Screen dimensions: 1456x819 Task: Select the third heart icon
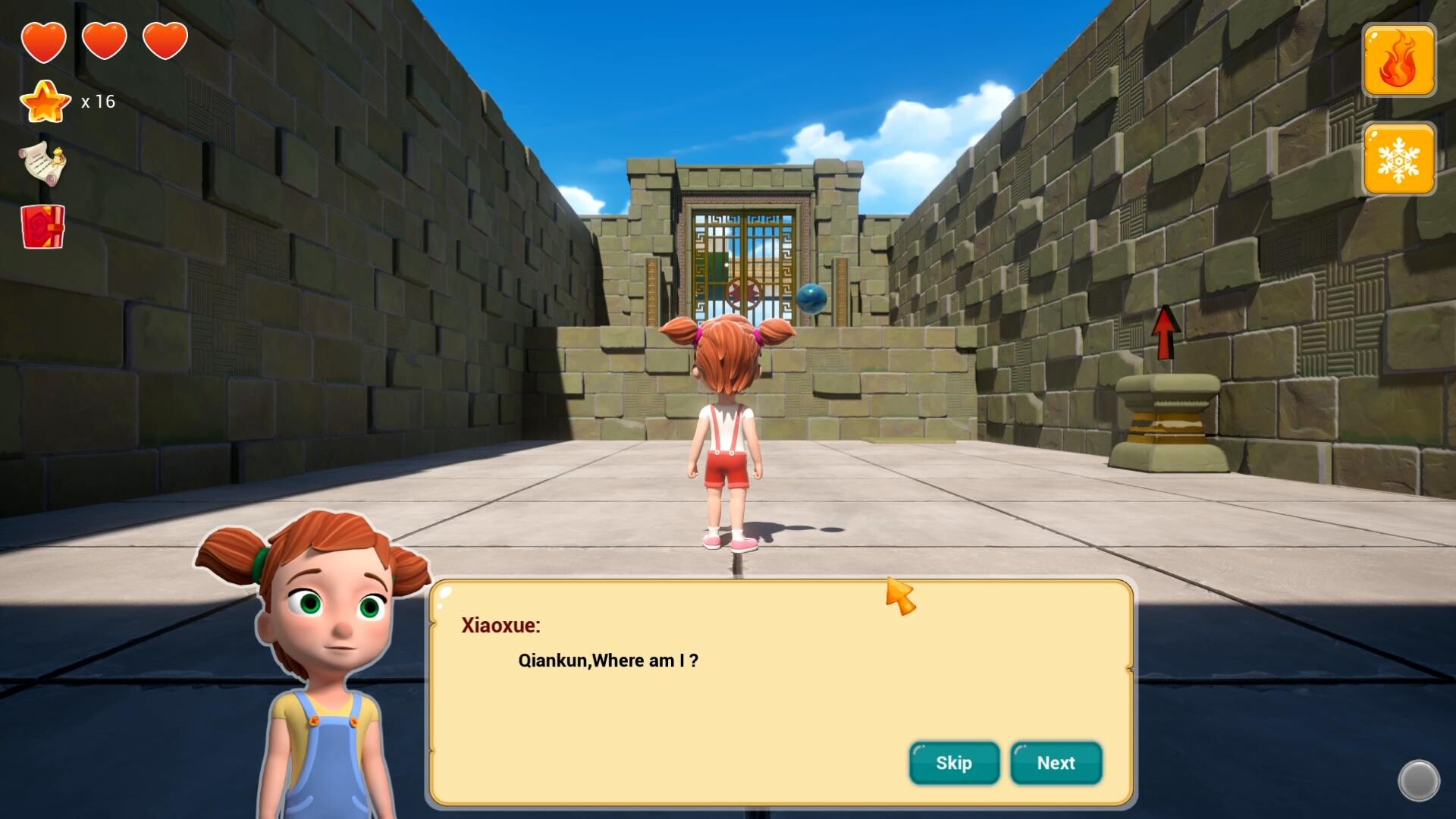165,40
